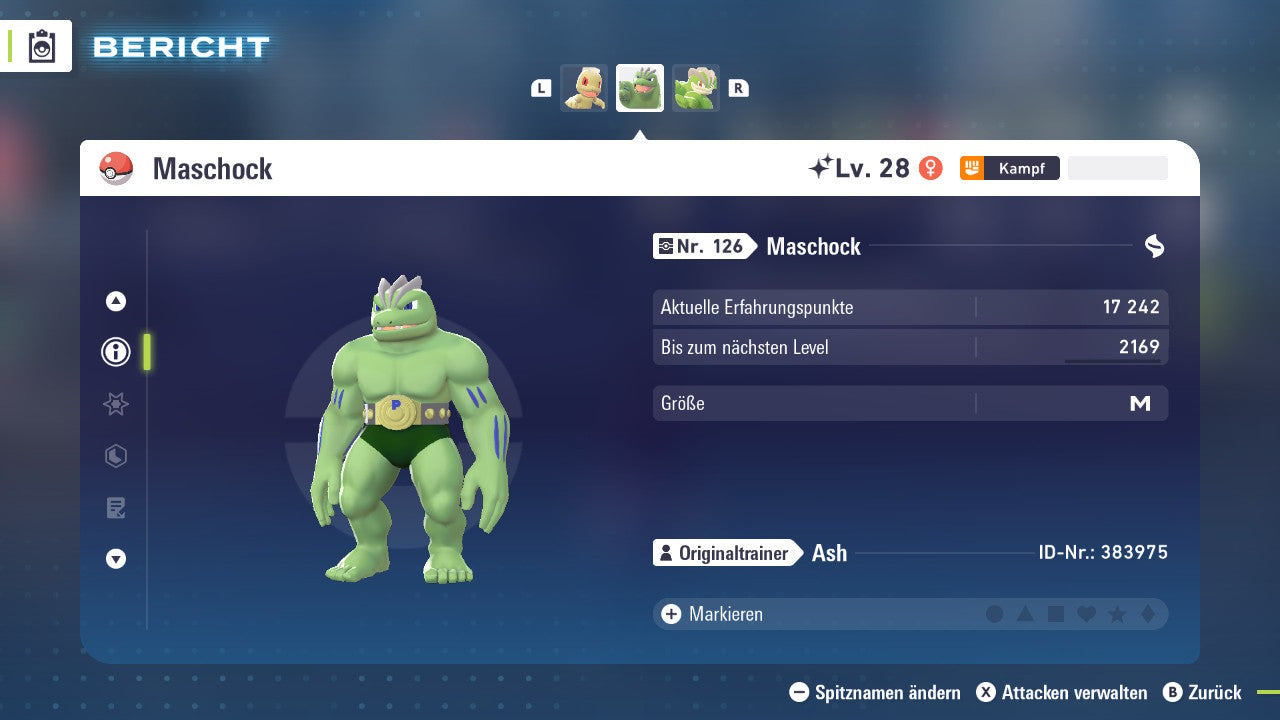Expand the up arrow above the sidebar
The height and width of the screenshot is (720, 1280).
[x=116, y=300]
